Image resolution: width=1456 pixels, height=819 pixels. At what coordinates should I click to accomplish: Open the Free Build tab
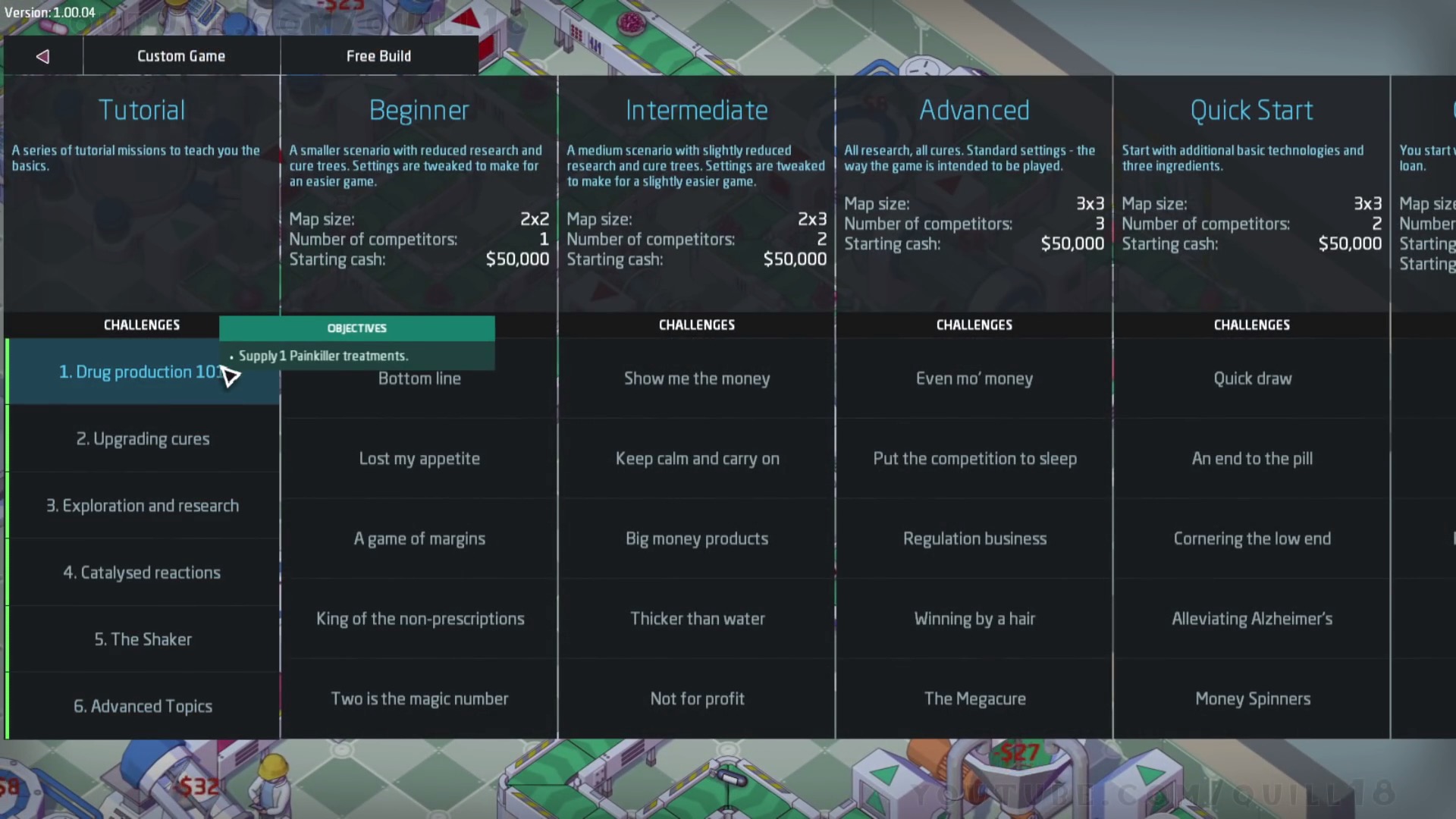coord(378,56)
